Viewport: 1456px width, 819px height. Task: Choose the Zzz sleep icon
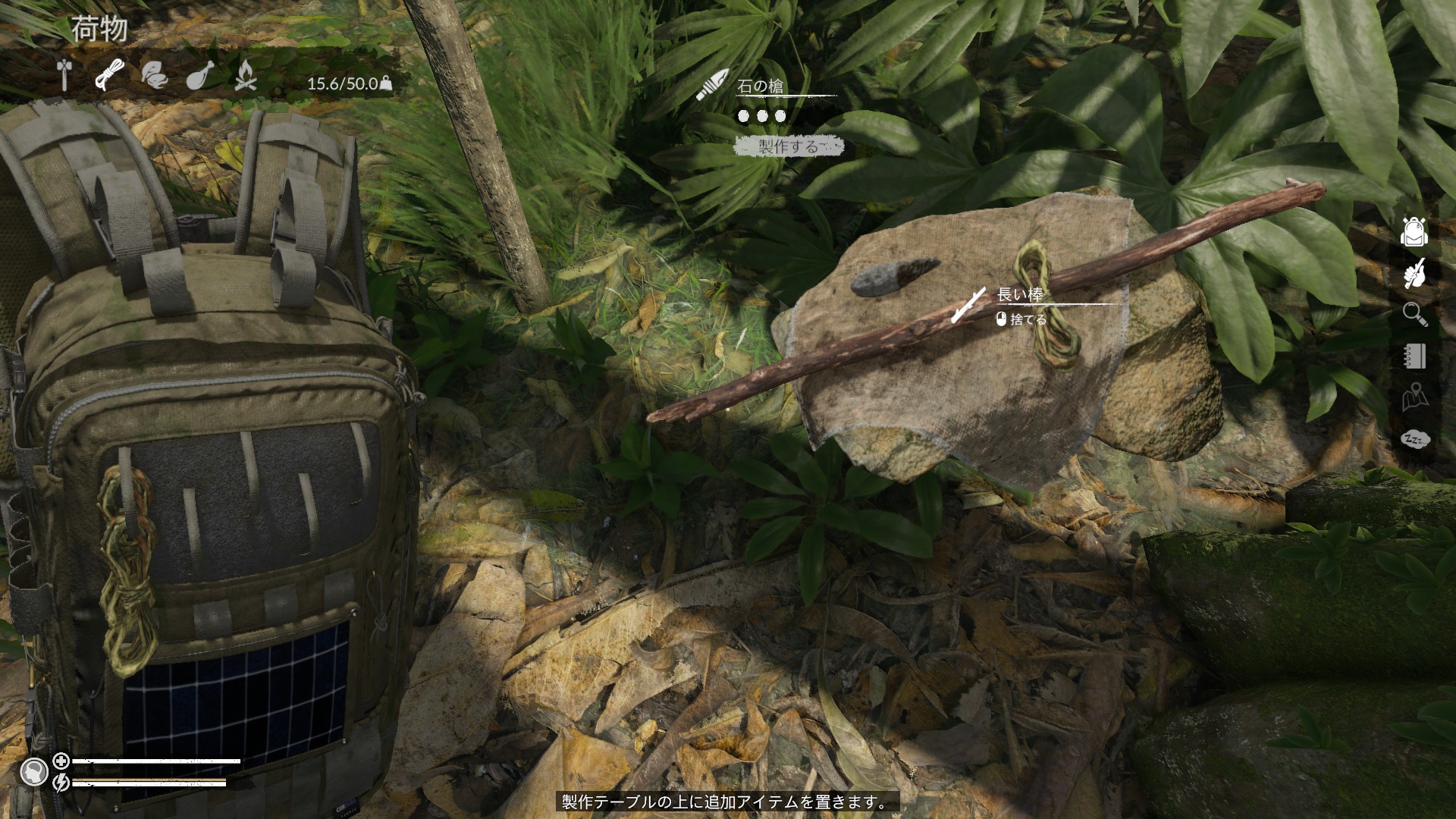(x=1414, y=438)
